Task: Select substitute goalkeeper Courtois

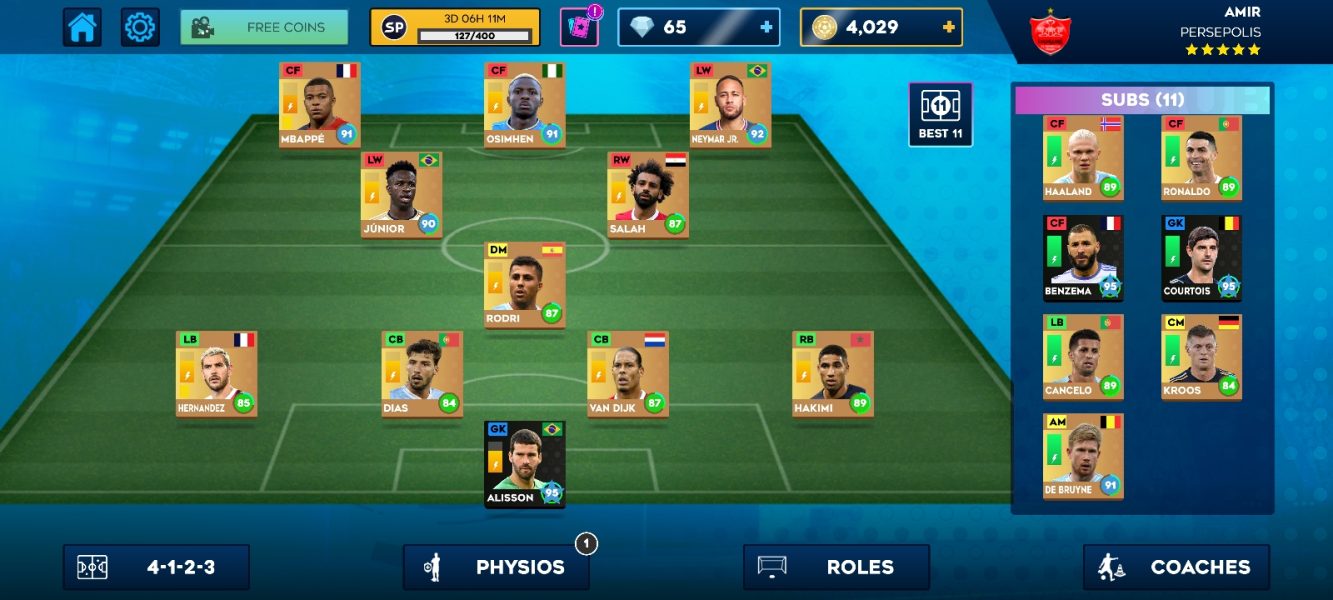Action: coord(1201,258)
